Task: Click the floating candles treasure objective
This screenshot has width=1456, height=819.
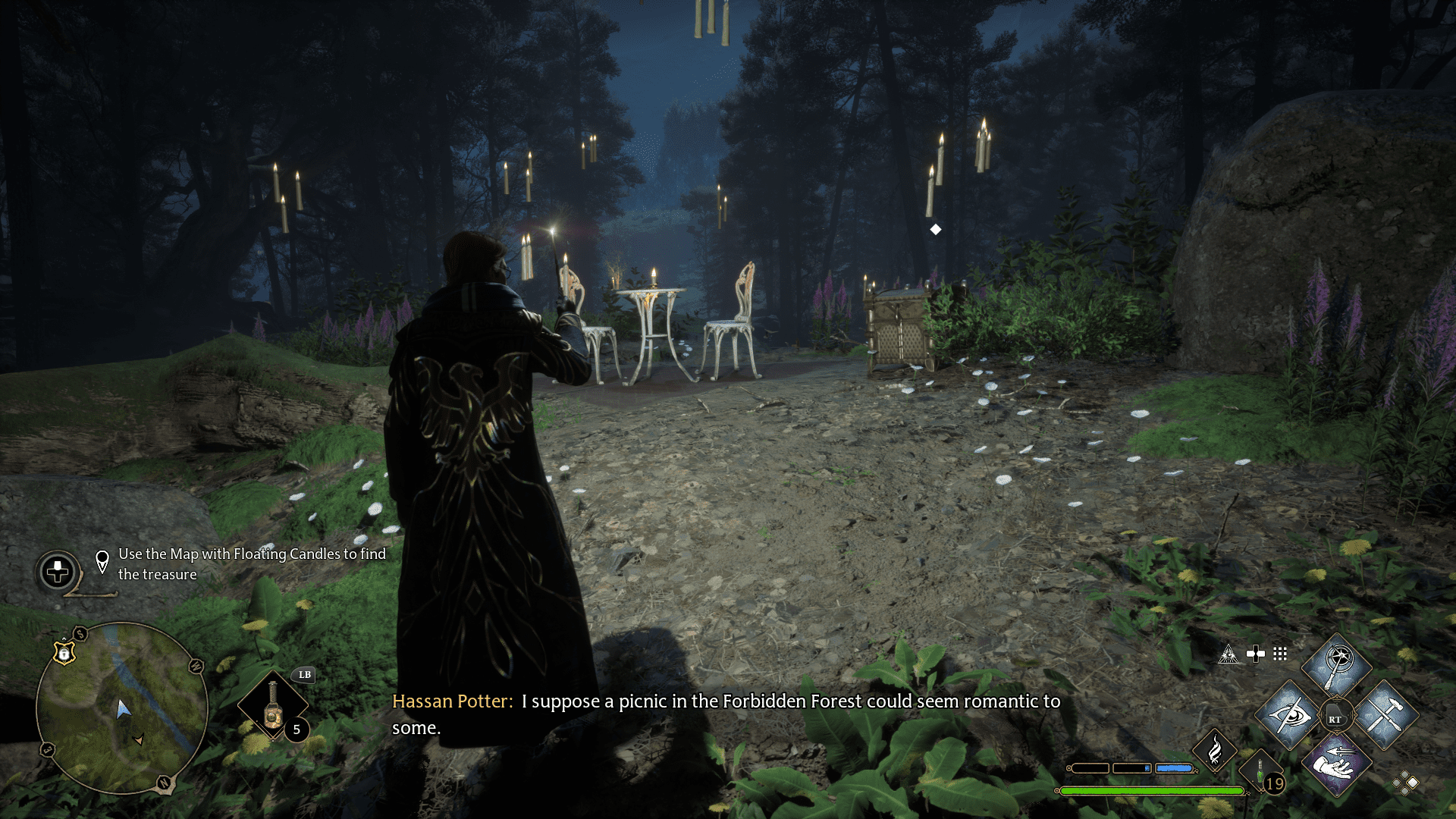Action: pos(251,564)
